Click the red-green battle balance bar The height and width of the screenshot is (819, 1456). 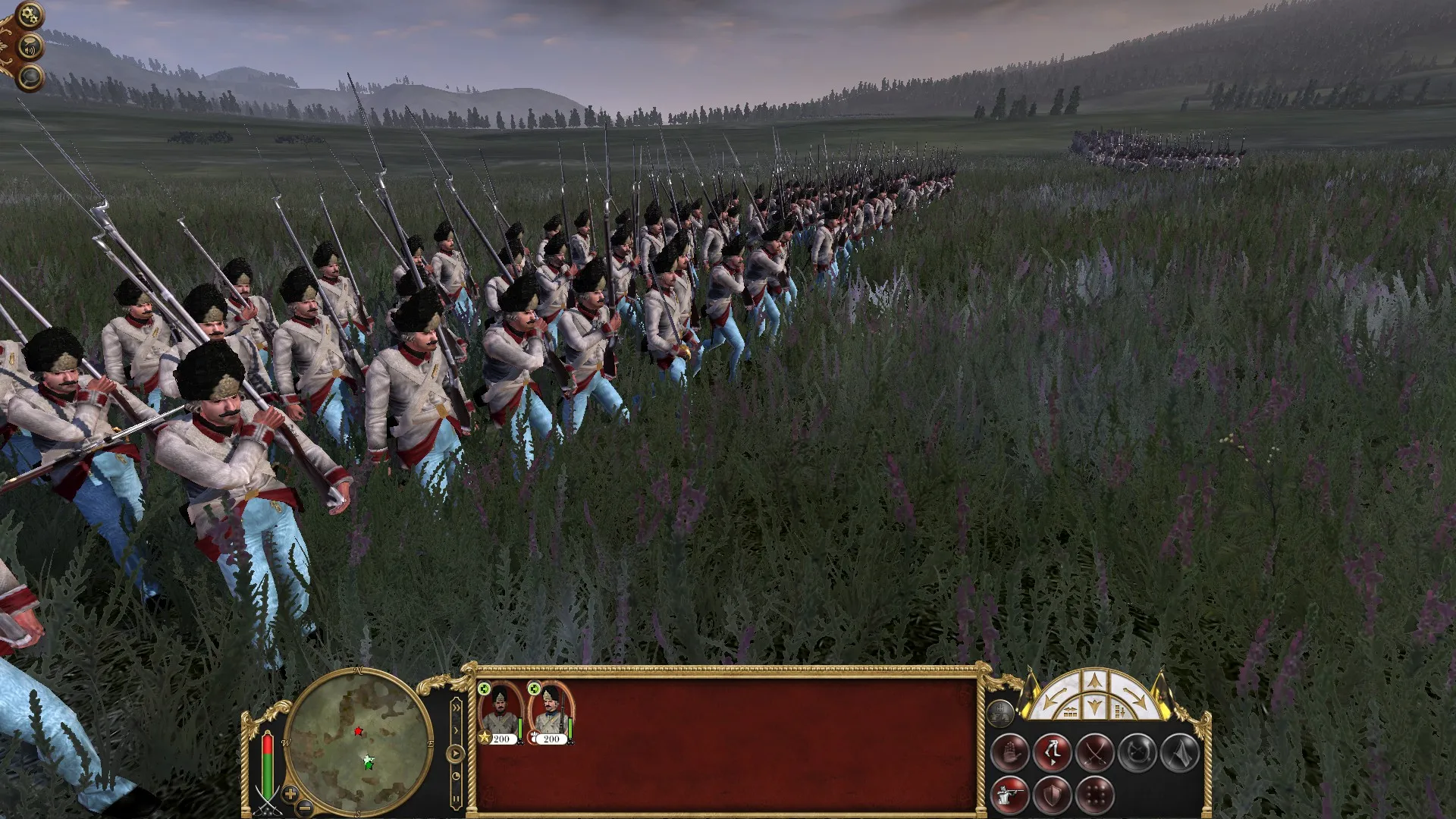[x=268, y=767]
